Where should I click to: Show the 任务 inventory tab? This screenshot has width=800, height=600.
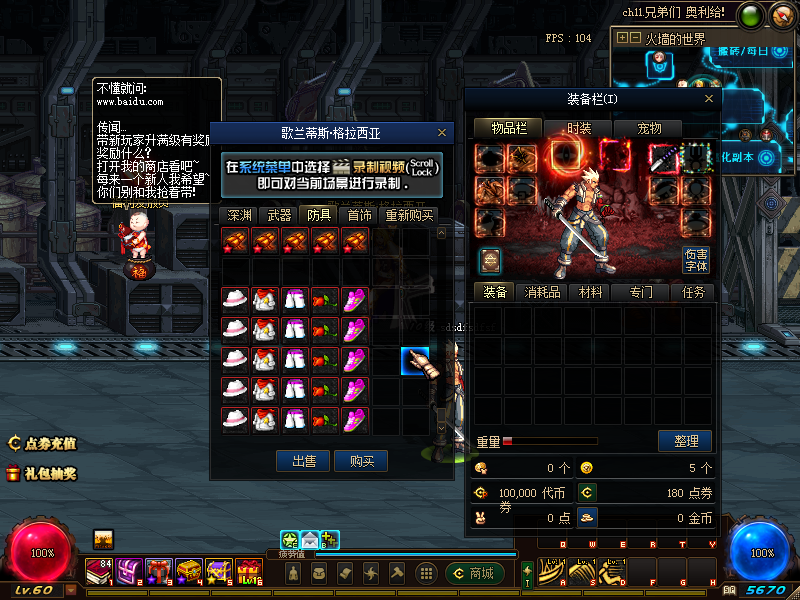(x=693, y=292)
